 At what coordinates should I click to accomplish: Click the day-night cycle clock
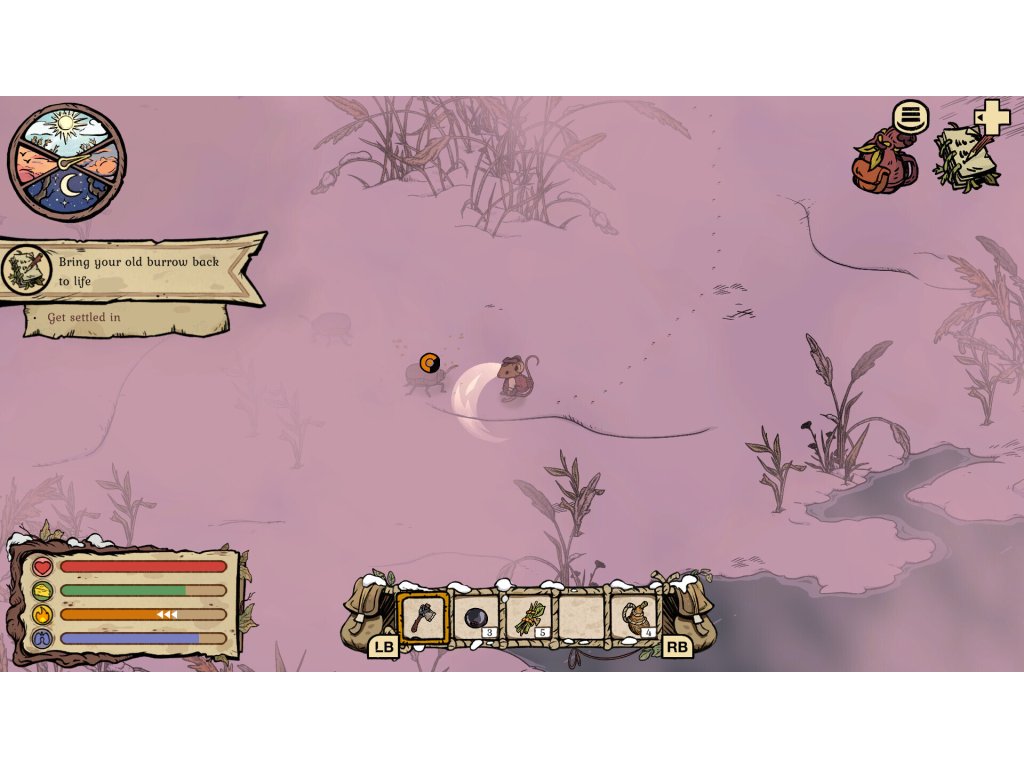pos(67,163)
